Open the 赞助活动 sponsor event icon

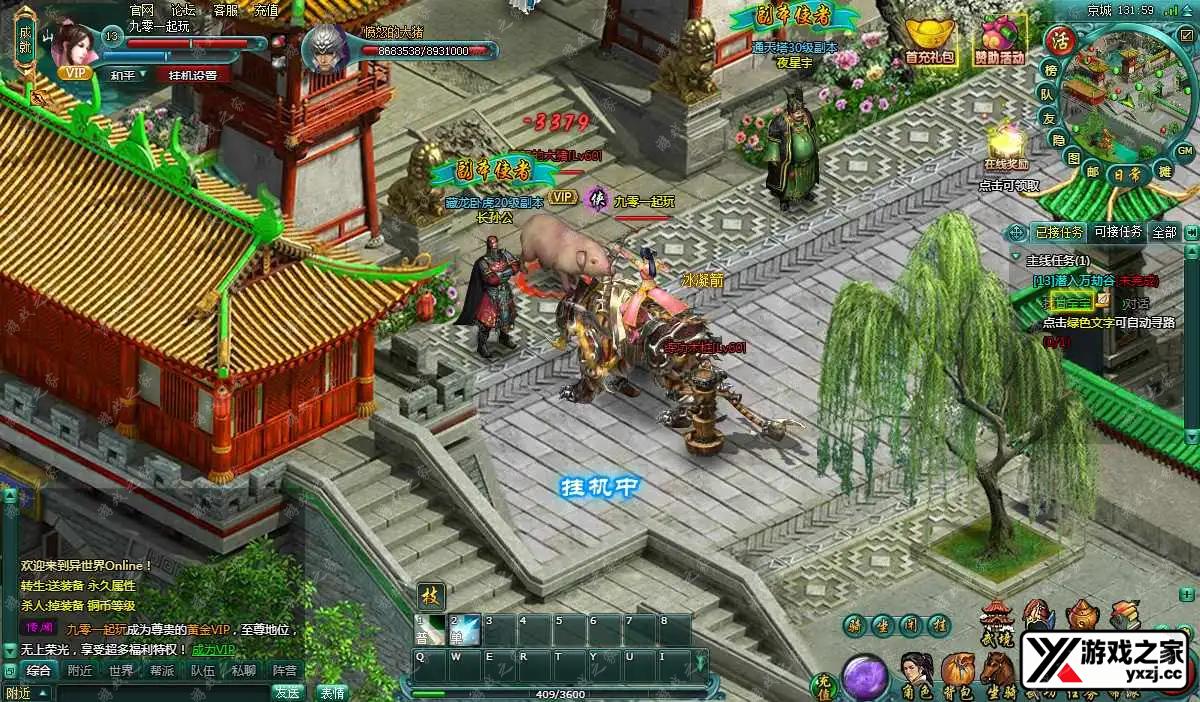point(1001,42)
